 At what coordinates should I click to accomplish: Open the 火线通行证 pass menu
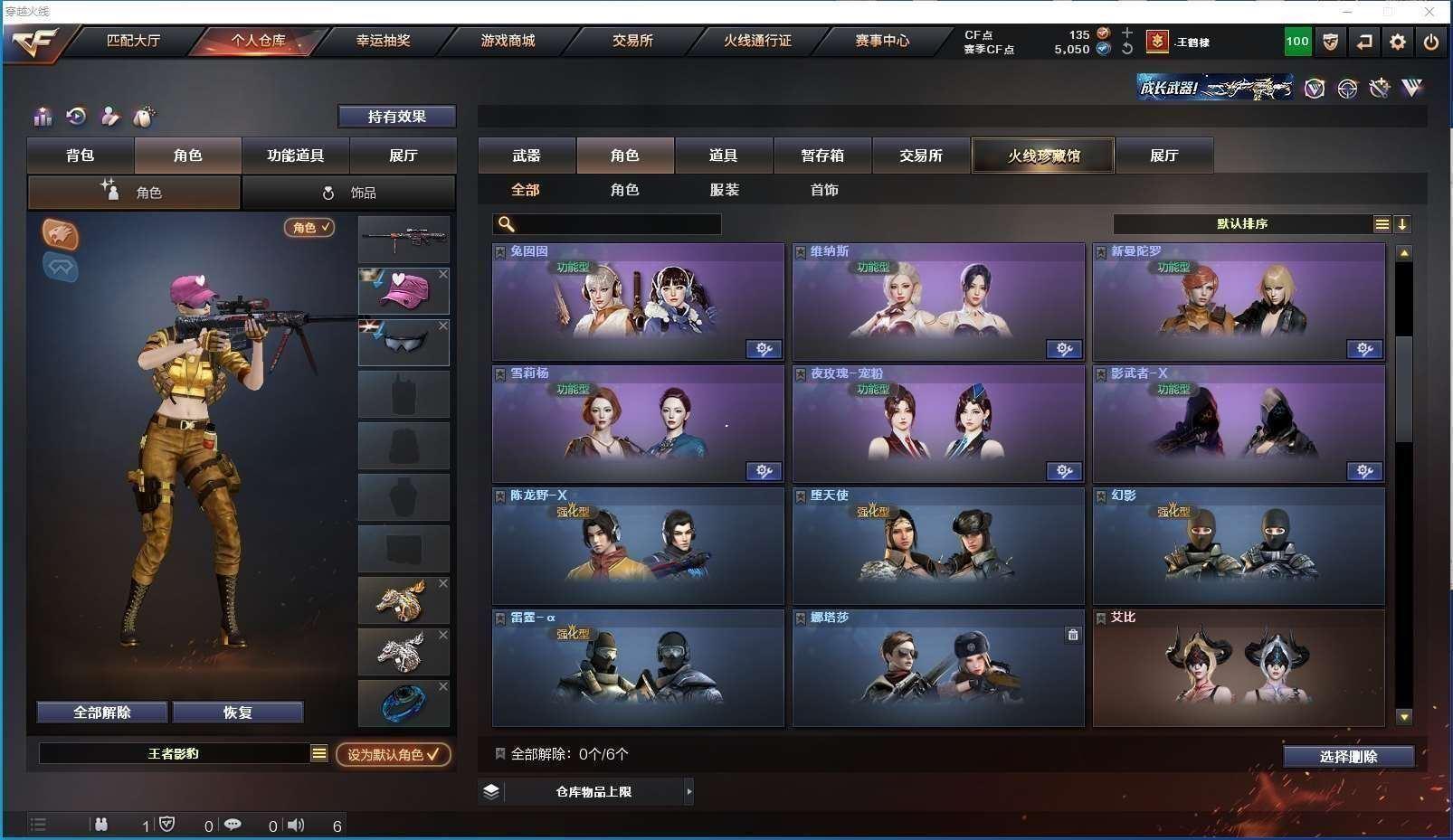coord(757,41)
